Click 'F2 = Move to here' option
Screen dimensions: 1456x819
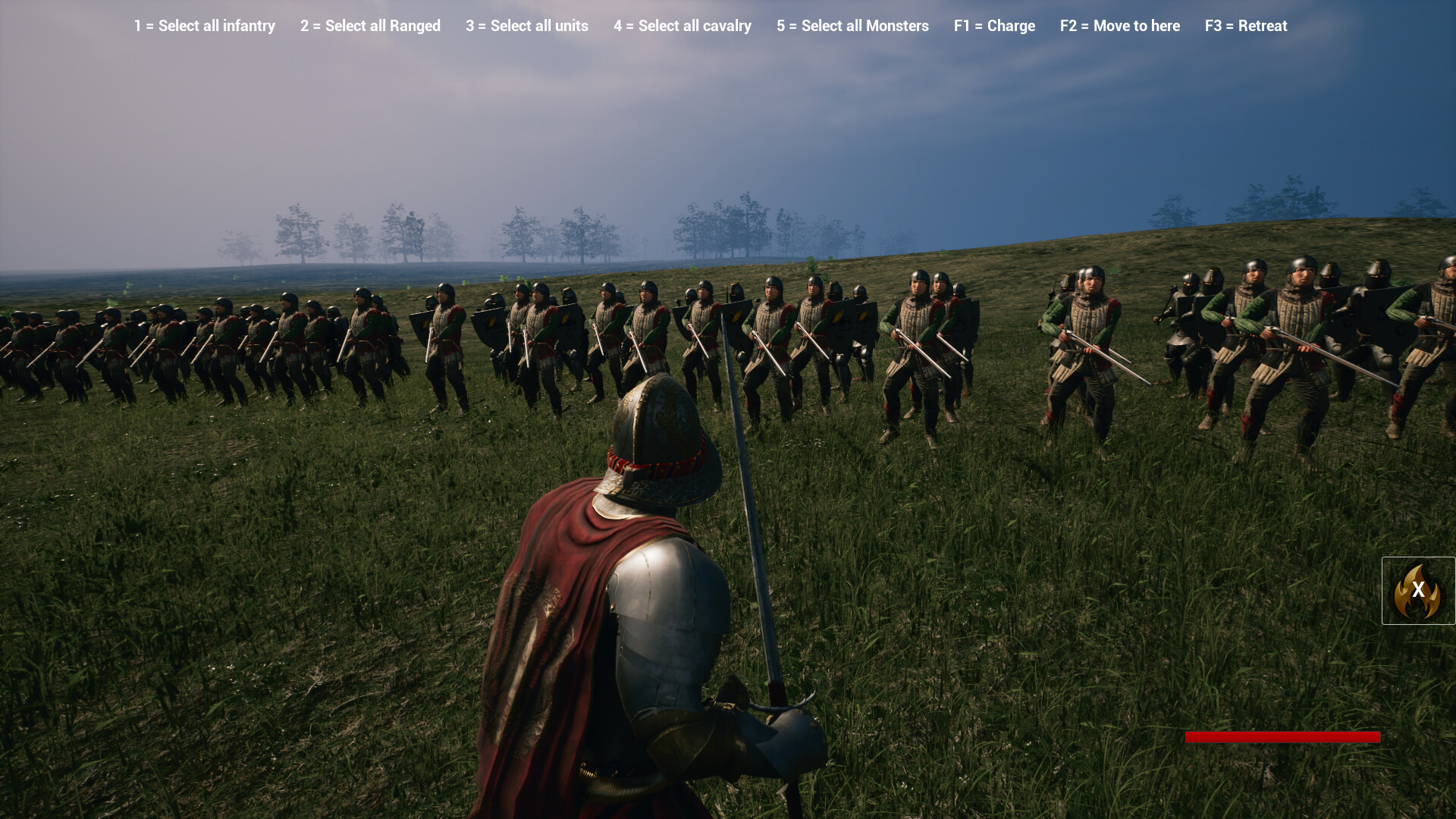1119,26
